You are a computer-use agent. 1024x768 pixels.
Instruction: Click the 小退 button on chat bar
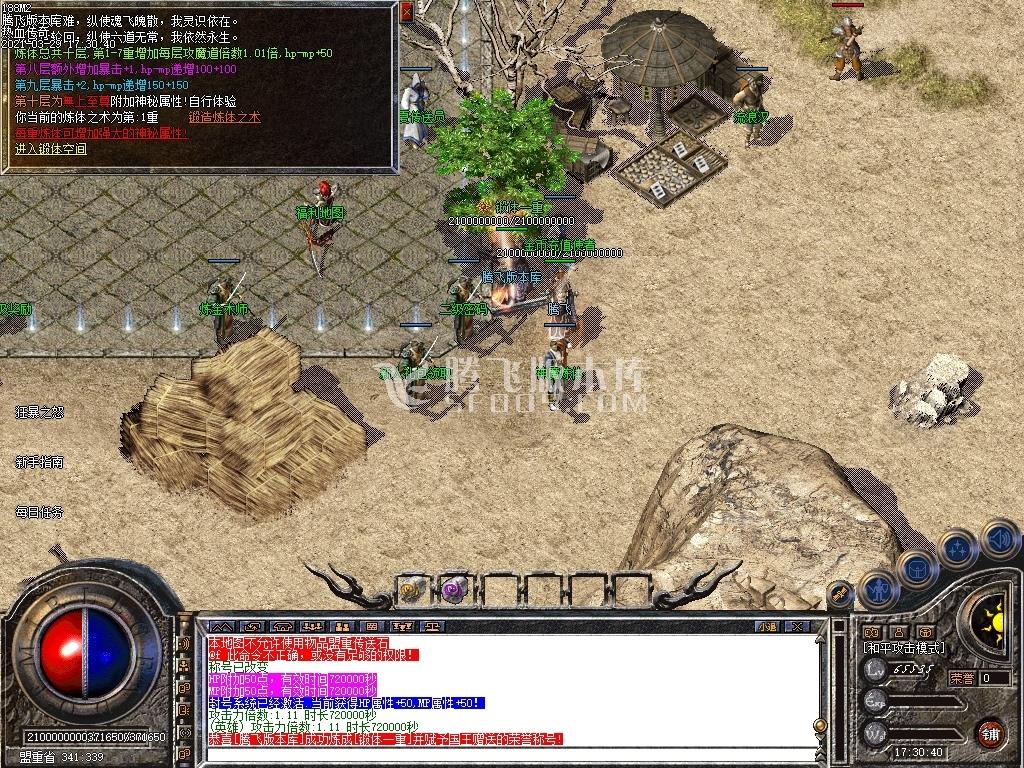pyautogui.click(x=767, y=626)
